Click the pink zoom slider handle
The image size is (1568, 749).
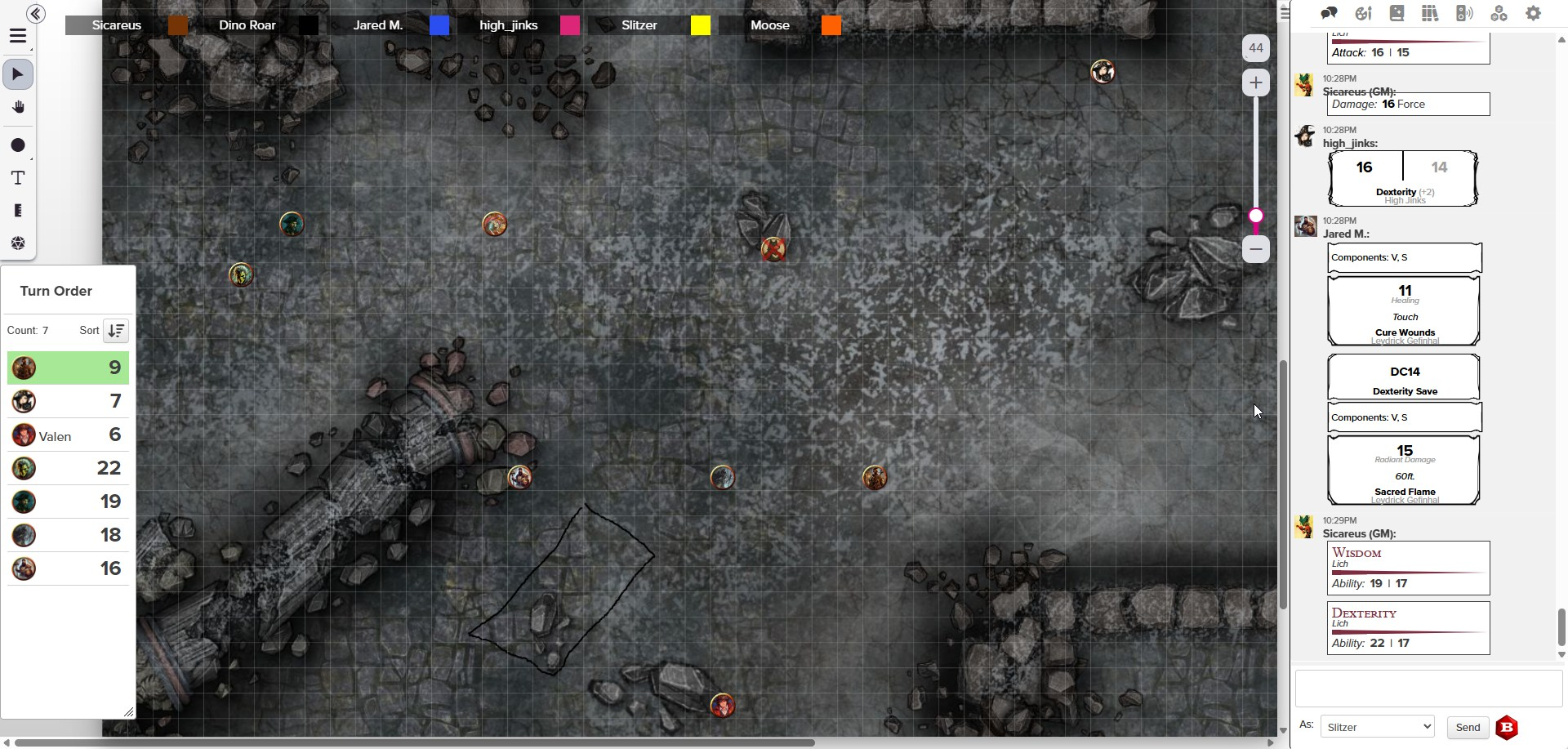[1256, 216]
